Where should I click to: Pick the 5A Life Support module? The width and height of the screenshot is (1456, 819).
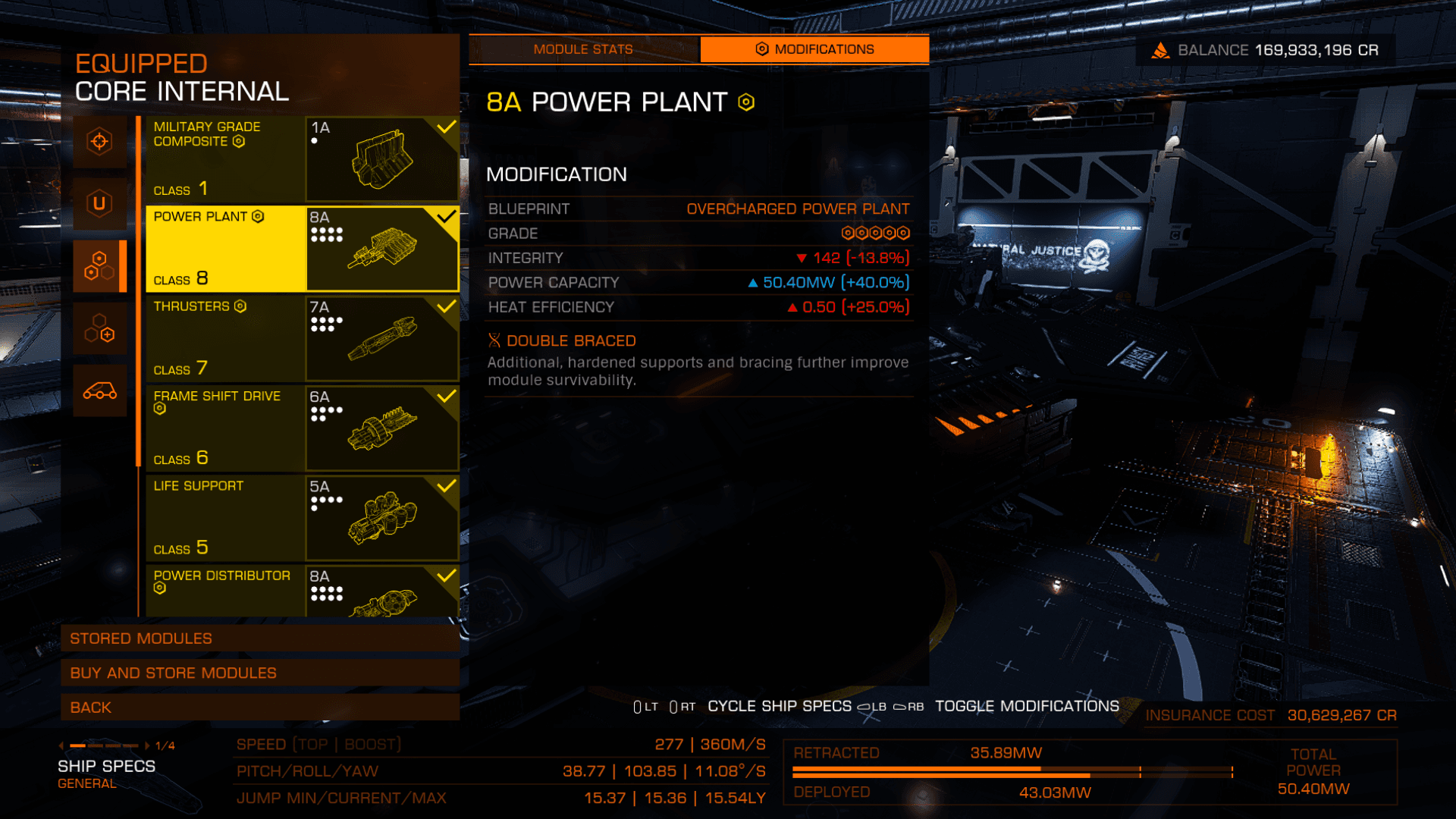[x=302, y=518]
